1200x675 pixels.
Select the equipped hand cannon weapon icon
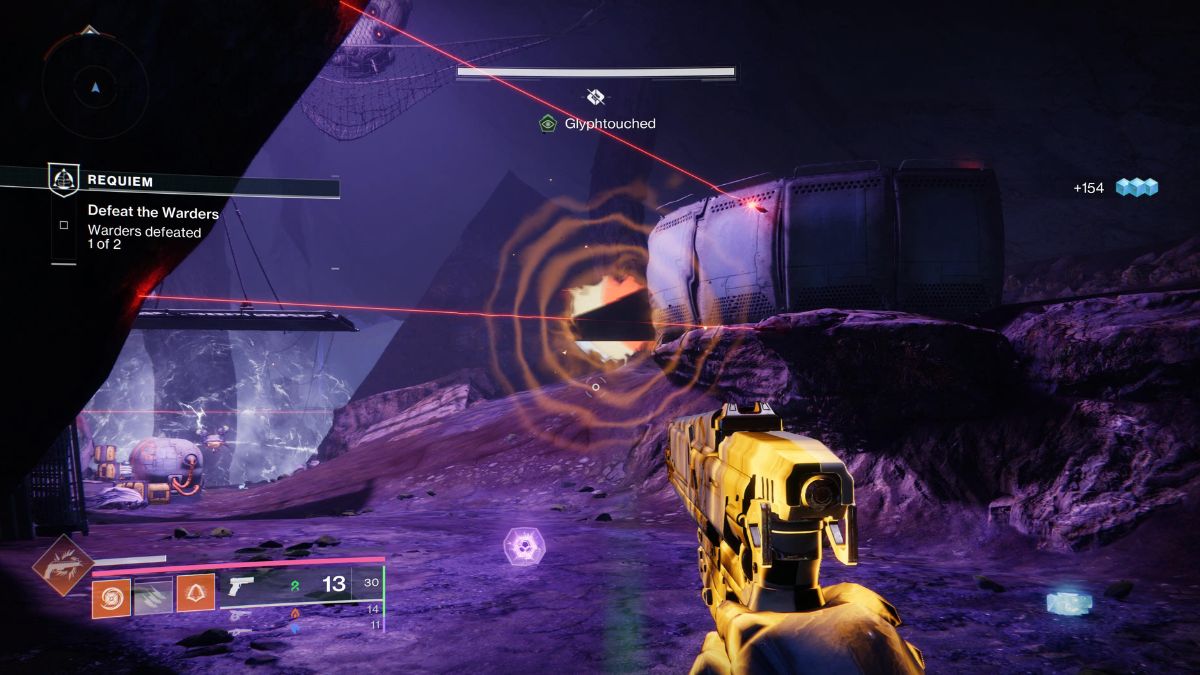(242, 585)
